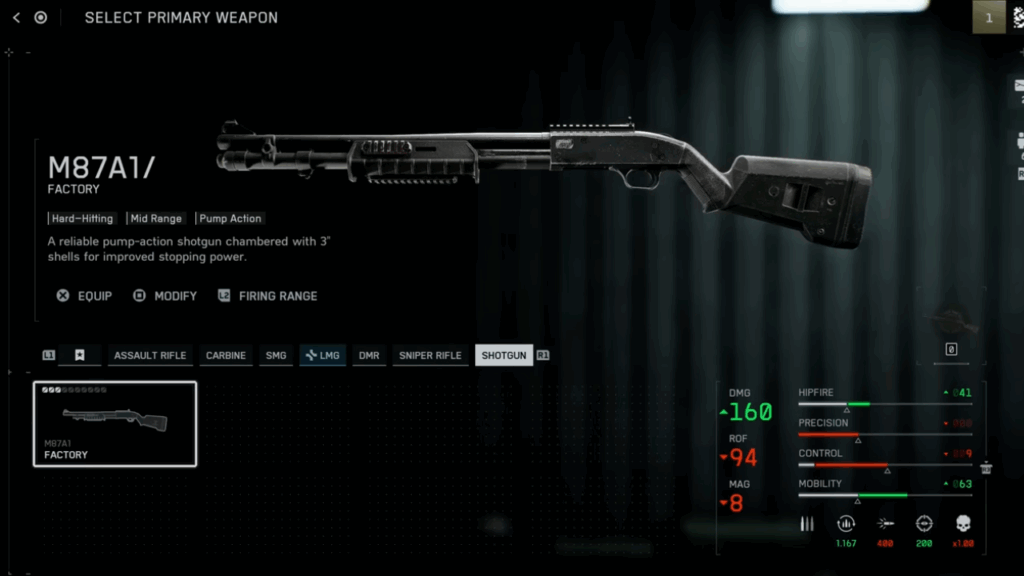Open the Modify weapon option
This screenshot has height=576, width=1024.
(165, 296)
